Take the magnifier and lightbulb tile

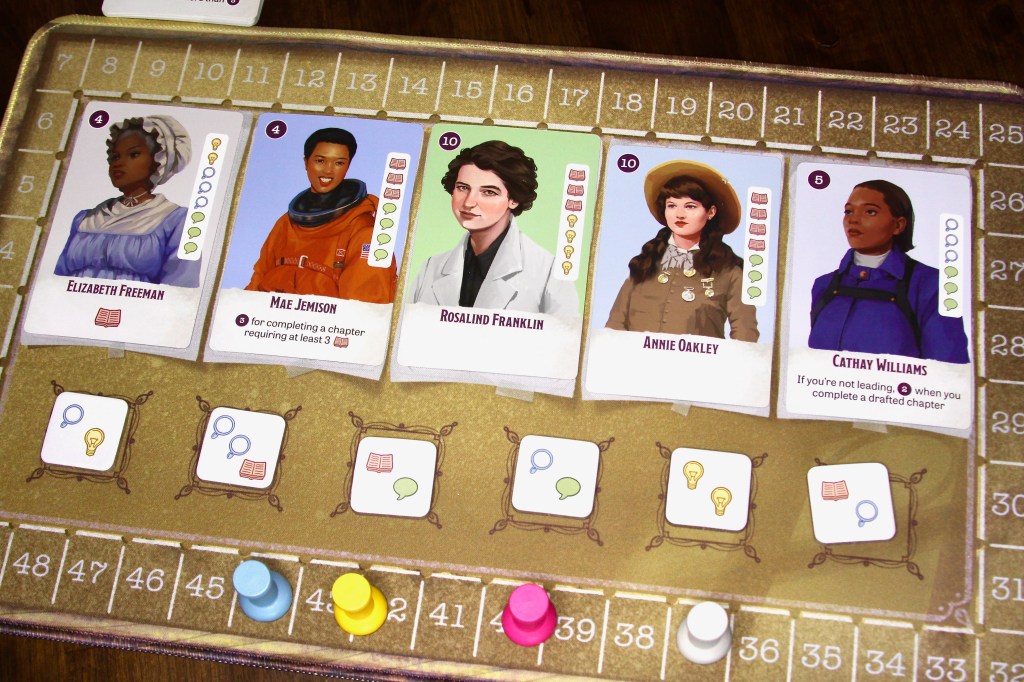[x=84, y=432]
